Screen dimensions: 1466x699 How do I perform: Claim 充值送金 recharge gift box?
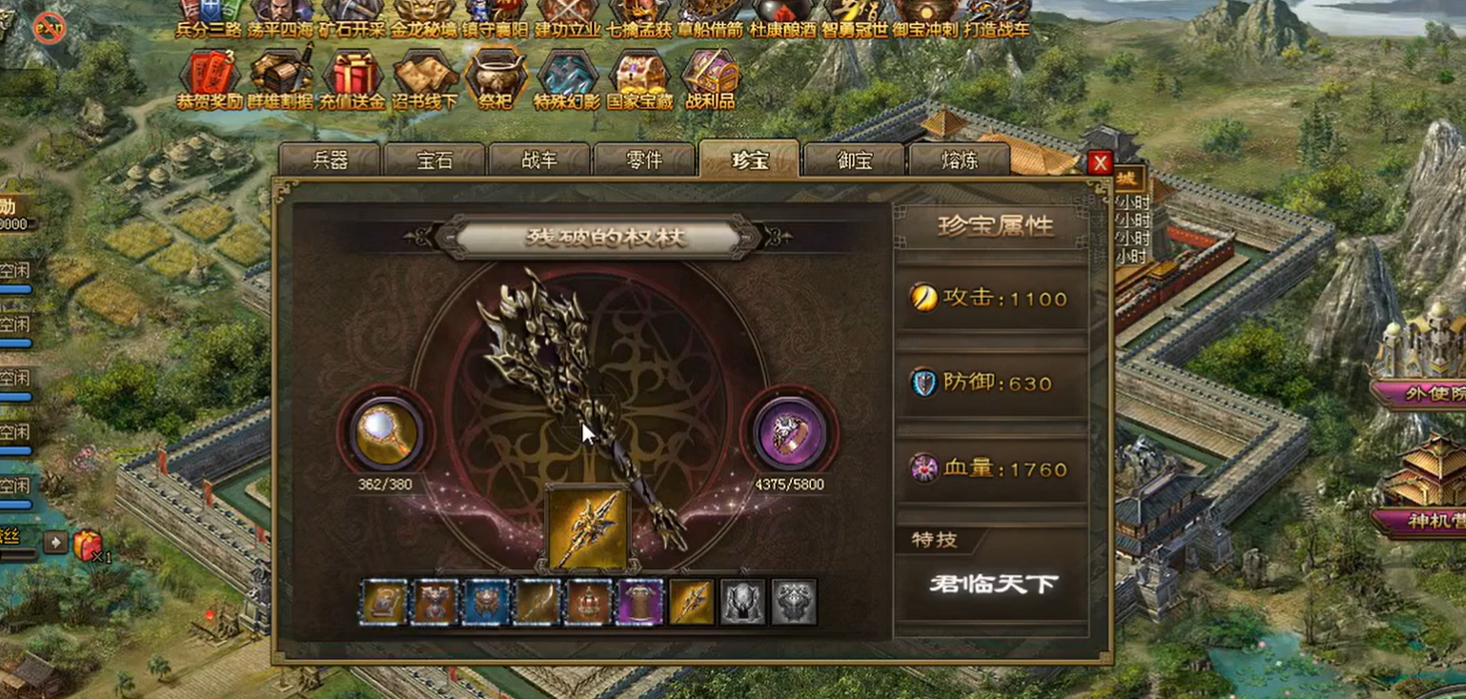tap(352, 78)
